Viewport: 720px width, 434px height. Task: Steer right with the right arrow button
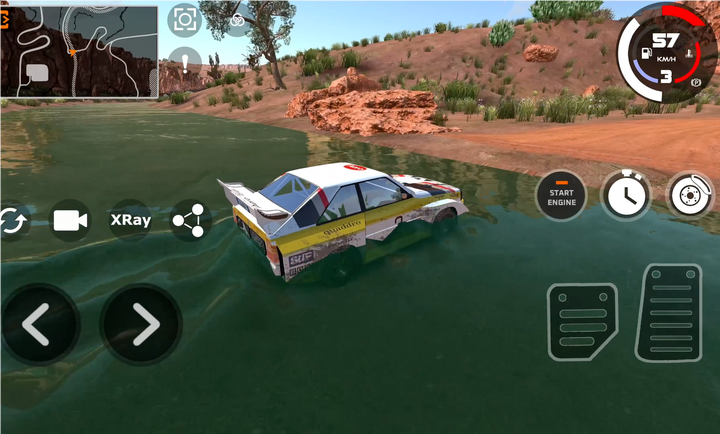click(x=142, y=324)
